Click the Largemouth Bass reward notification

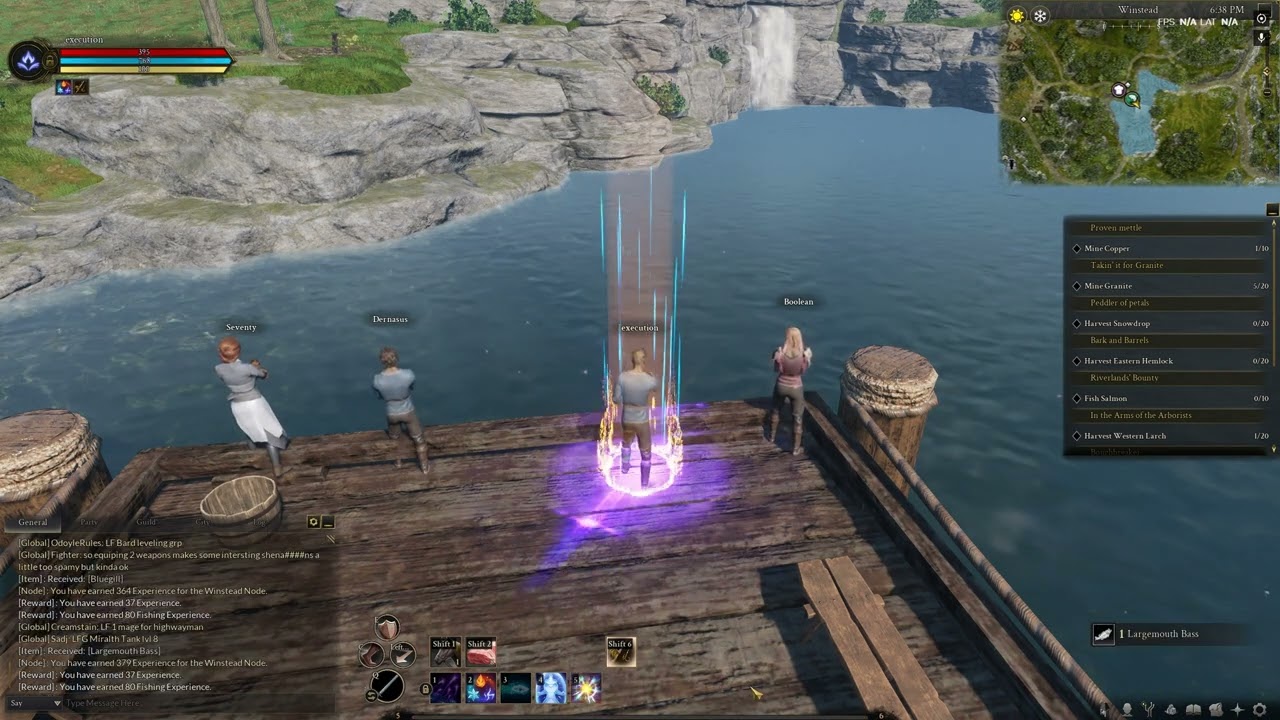[x=1160, y=634]
